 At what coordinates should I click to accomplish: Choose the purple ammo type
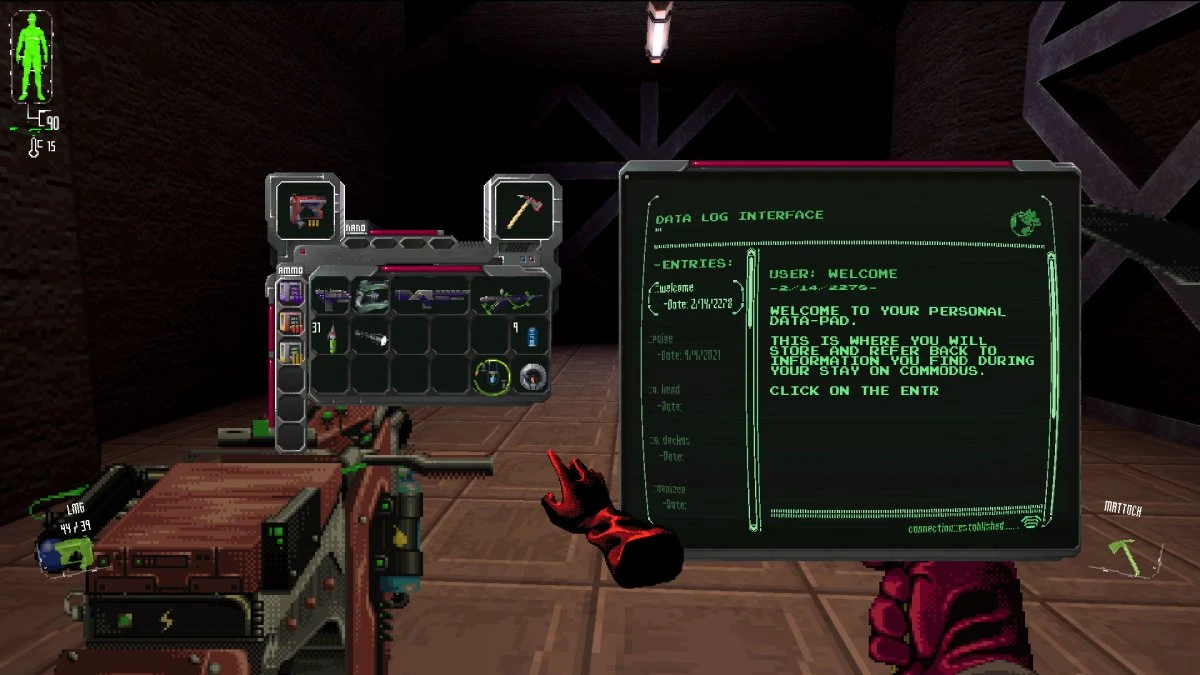tap(290, 292)
